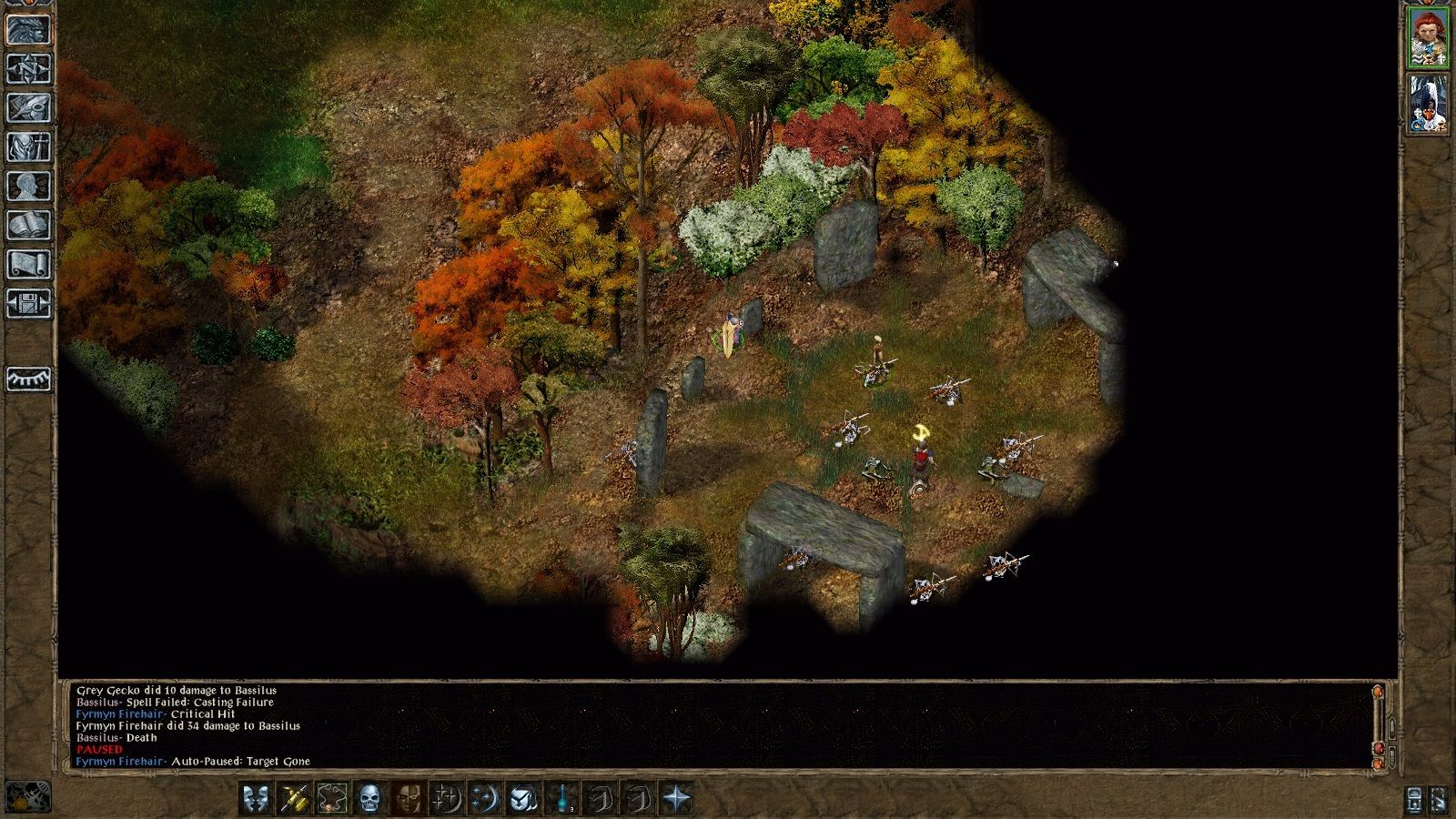The image size is (1456, 819).
Task: Click the return to game button atop sidebar
Action: [28, 30]
